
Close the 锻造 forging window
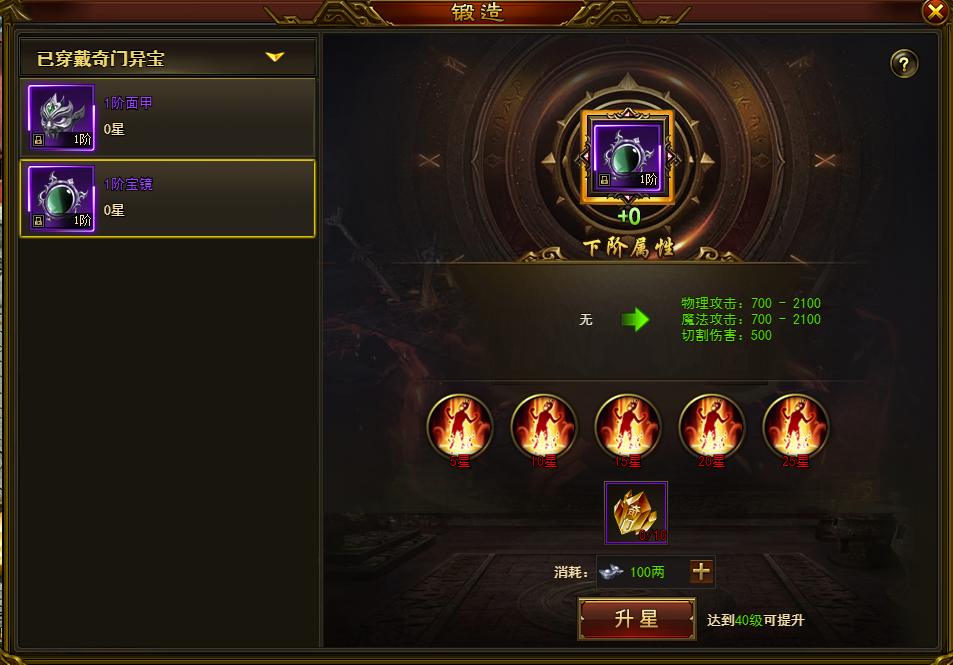[934, 11]
